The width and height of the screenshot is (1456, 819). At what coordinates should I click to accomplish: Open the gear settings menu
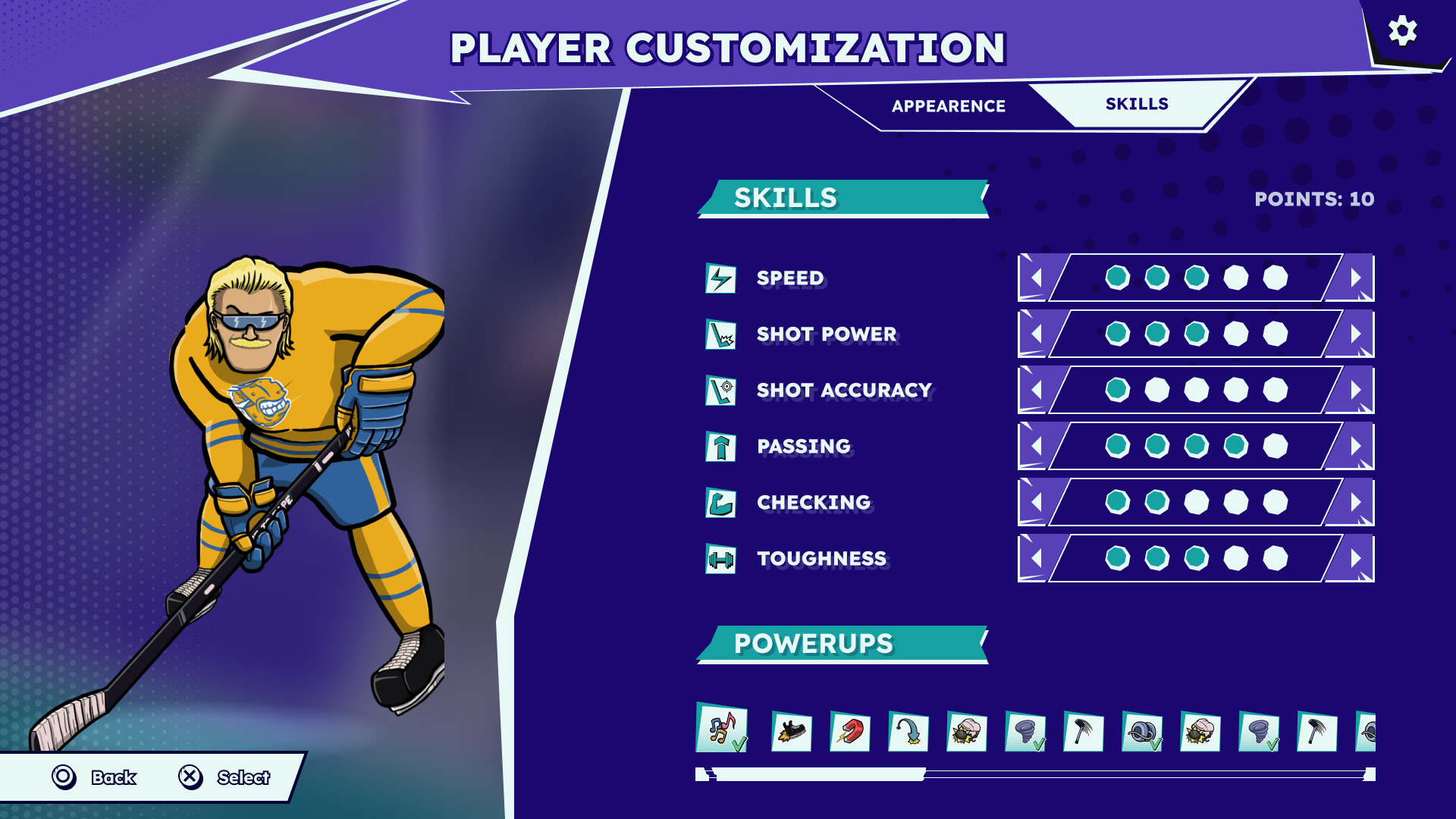coord(1402,32)
